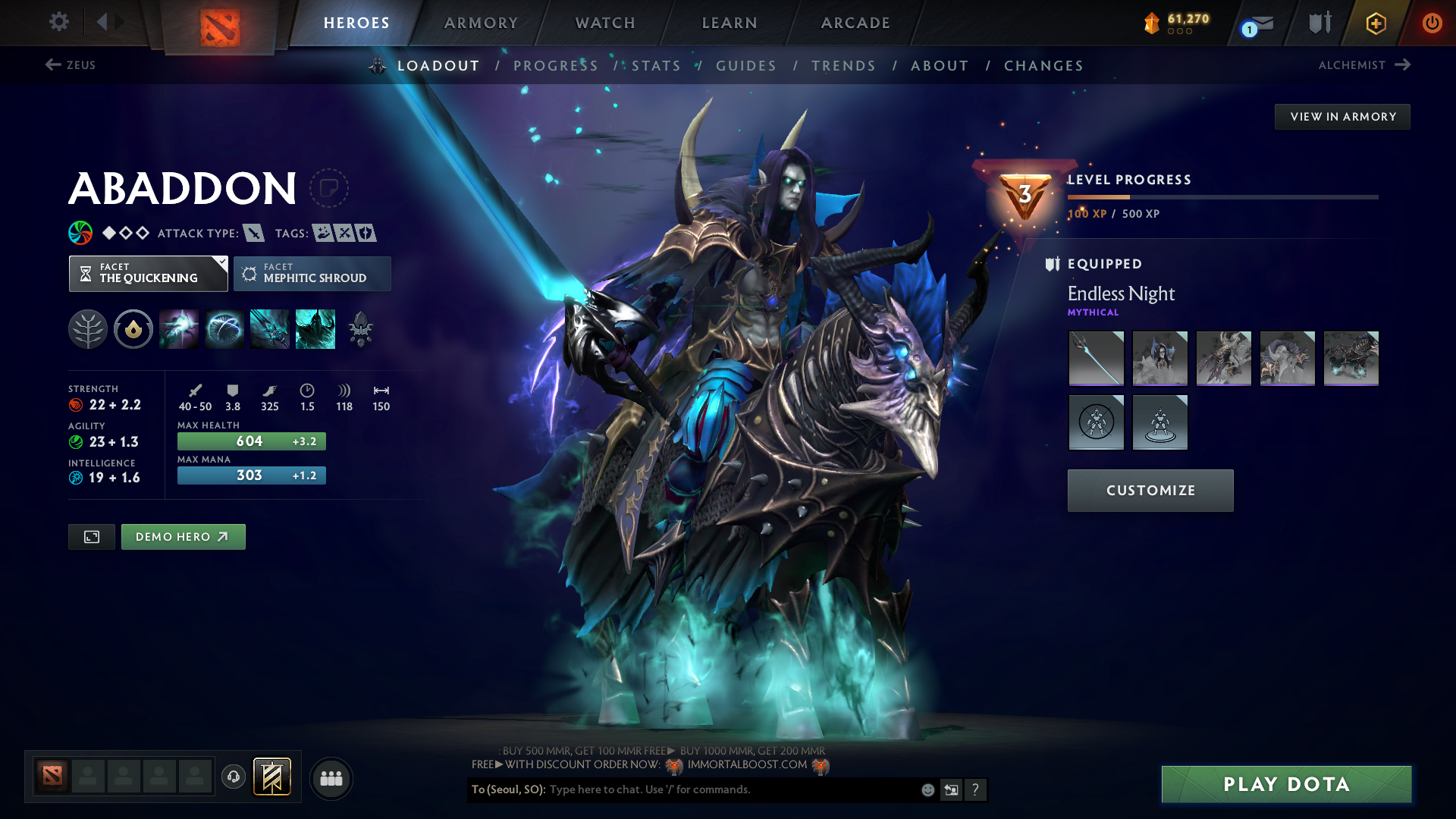Select the Mephitic Shroud facet
1456x819 pixels.
click(x=312, y=274)
